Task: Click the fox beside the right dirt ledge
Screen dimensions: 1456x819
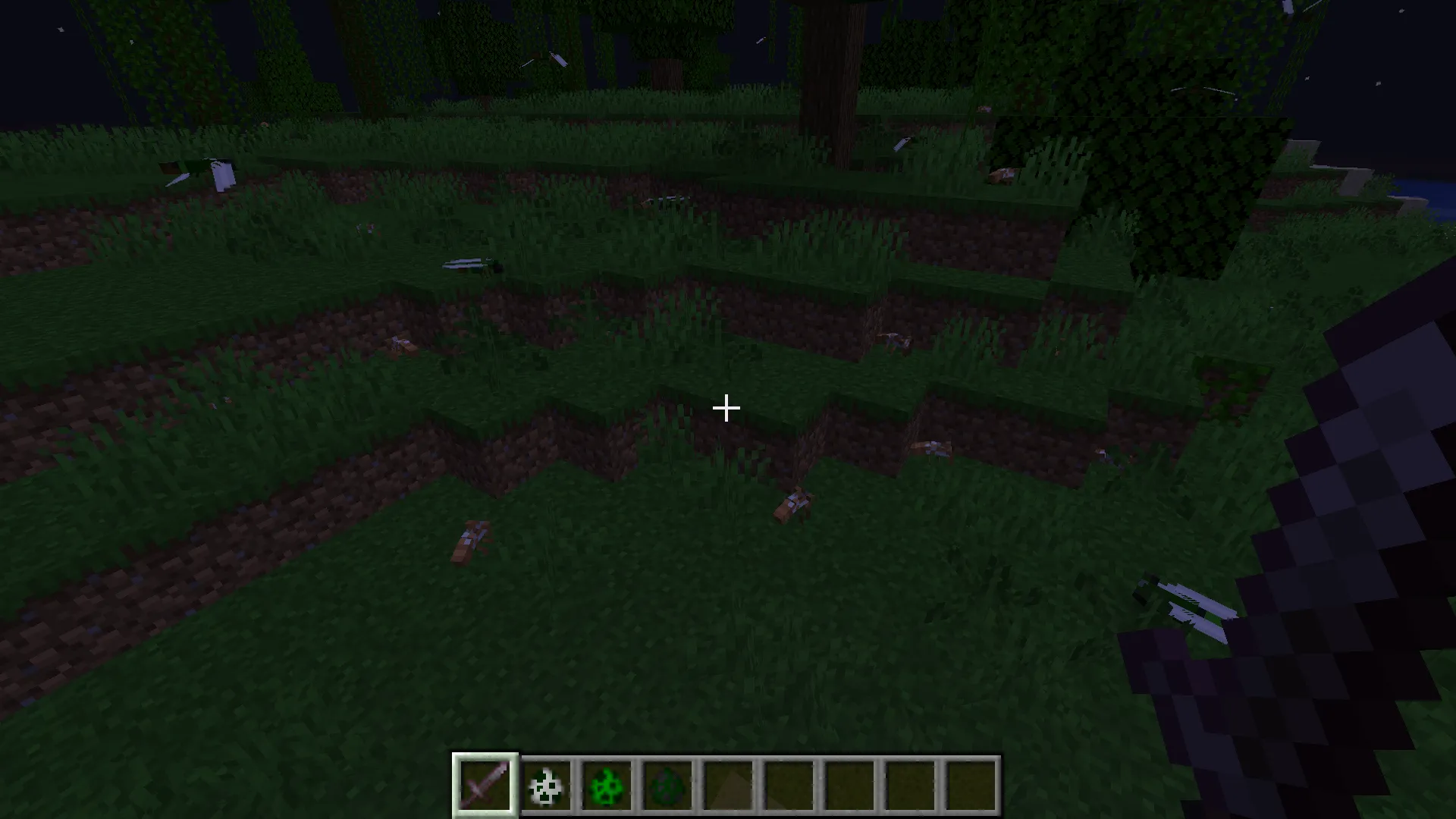Action: 933,447
